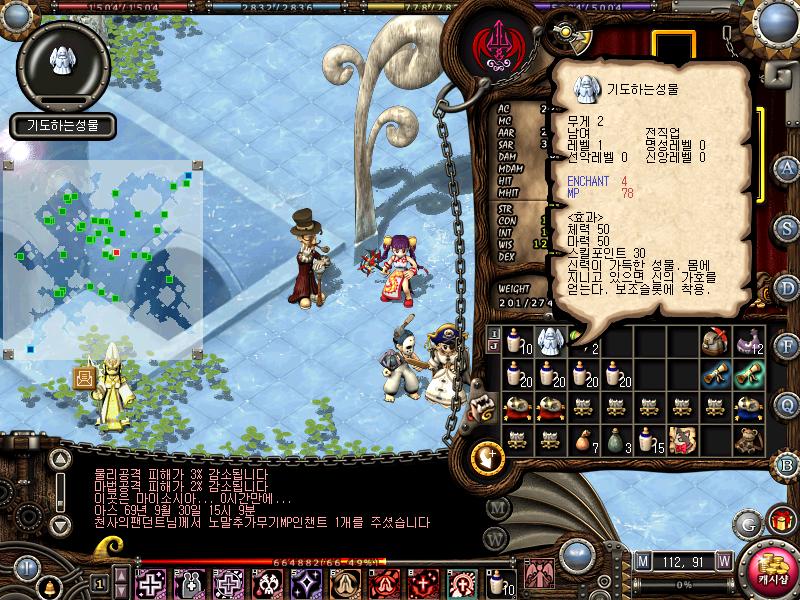Switch to the J inventory tab

pyautogui.click(x=494, y=346)
